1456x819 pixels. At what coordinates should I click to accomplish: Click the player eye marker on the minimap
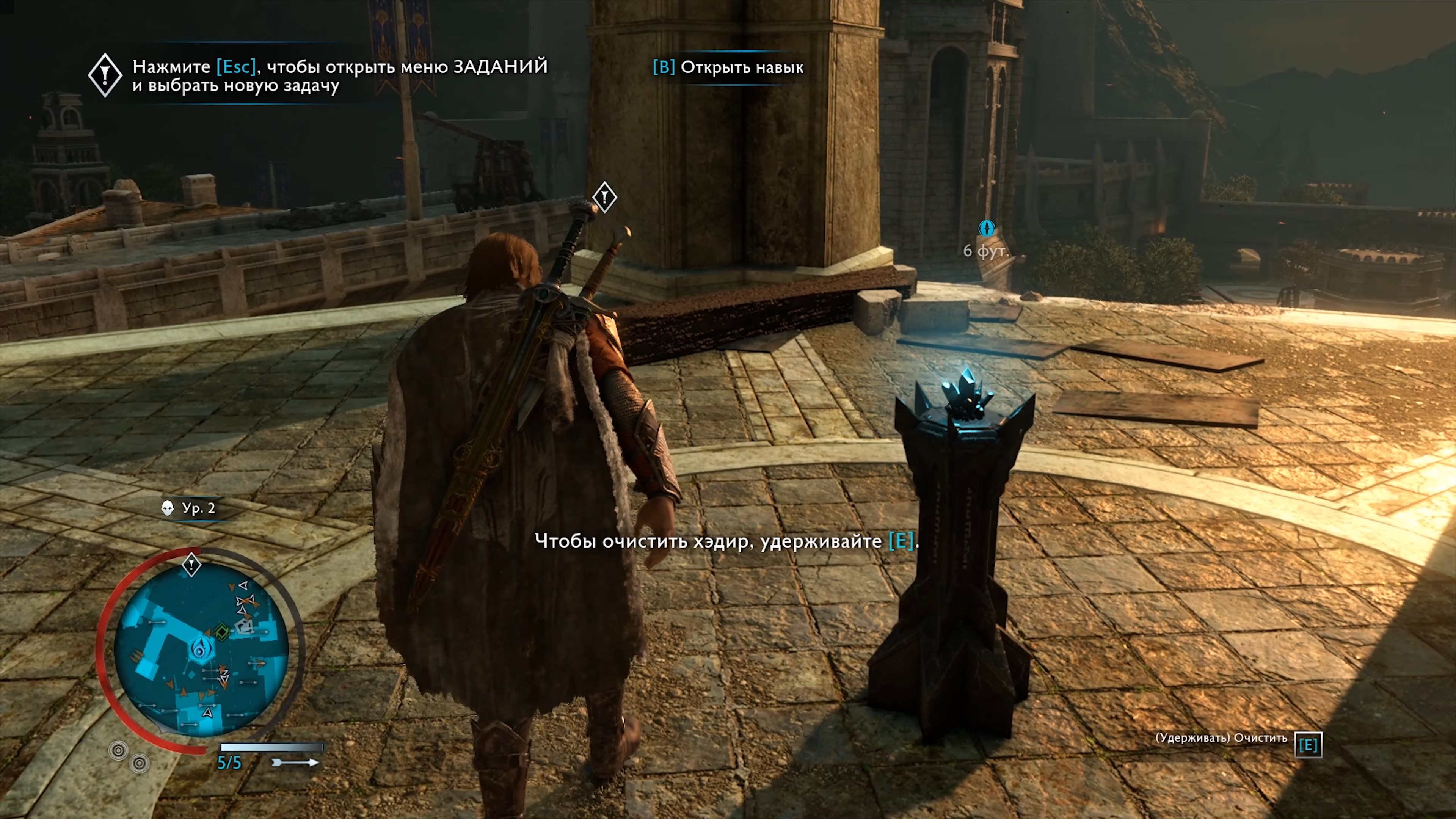point(201,648)
